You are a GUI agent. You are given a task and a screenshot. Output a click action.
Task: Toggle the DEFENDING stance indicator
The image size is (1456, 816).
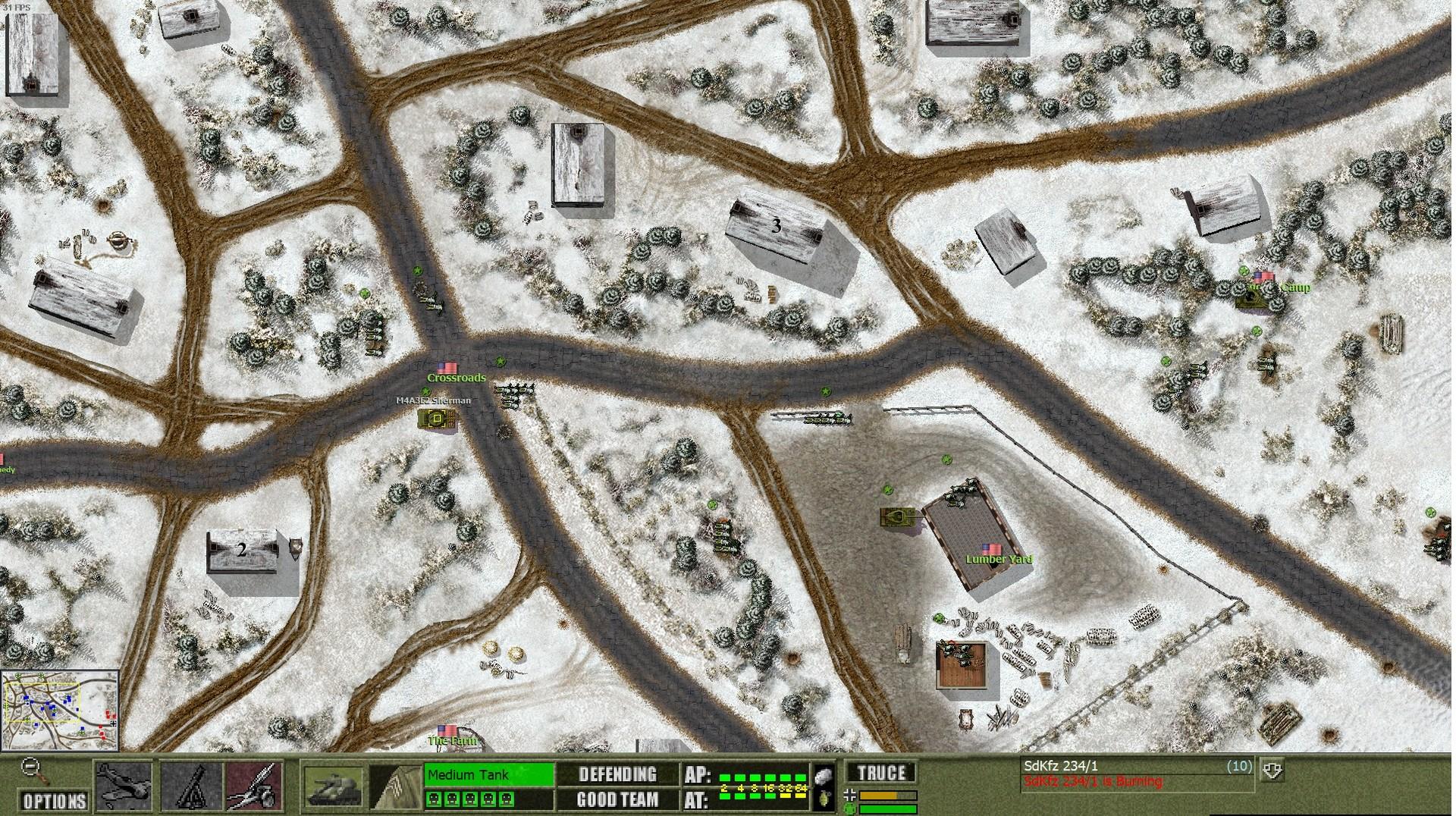coord(617,774)
